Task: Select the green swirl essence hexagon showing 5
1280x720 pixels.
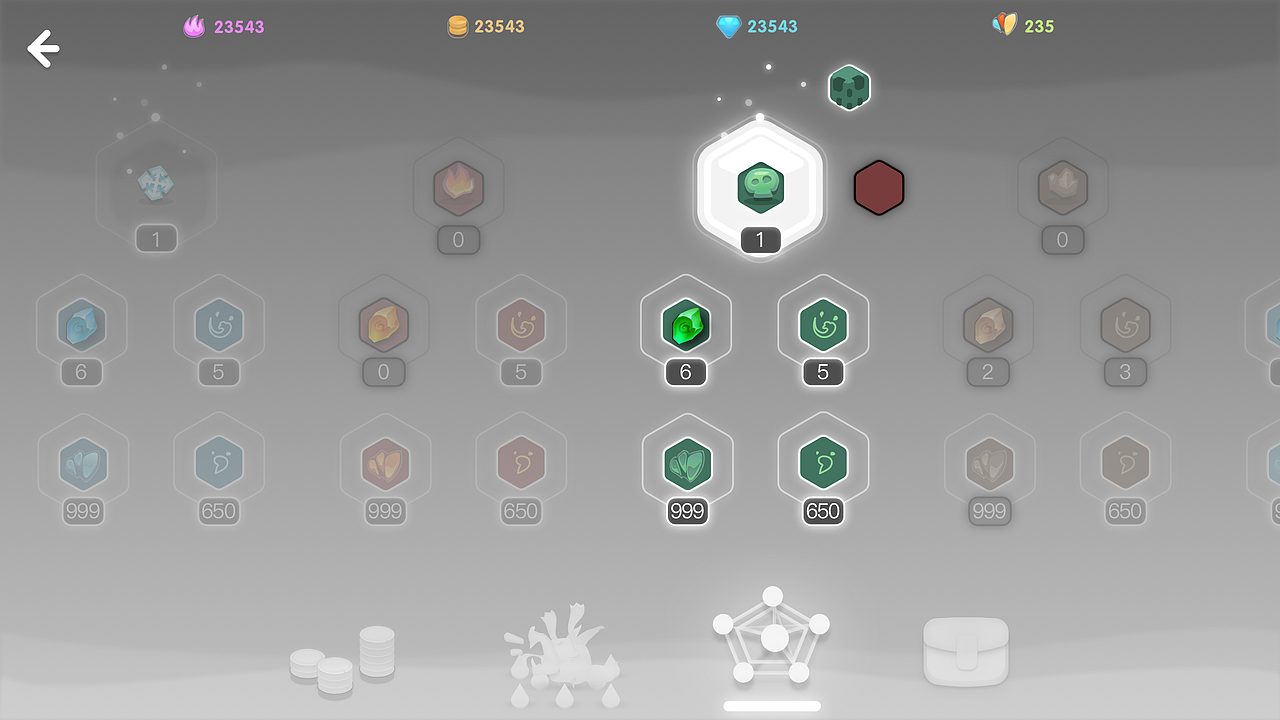Action: tap(823, 326)
